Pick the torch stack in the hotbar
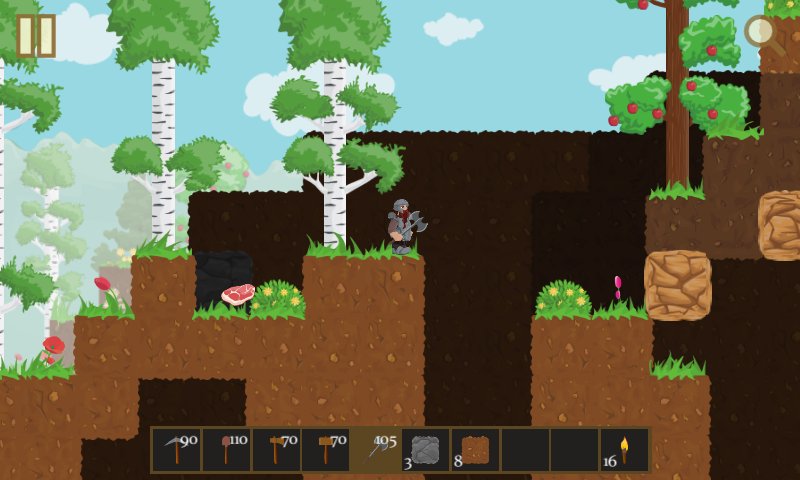The image size is (800, 480). pyautogui.click(x=624, y=450)
